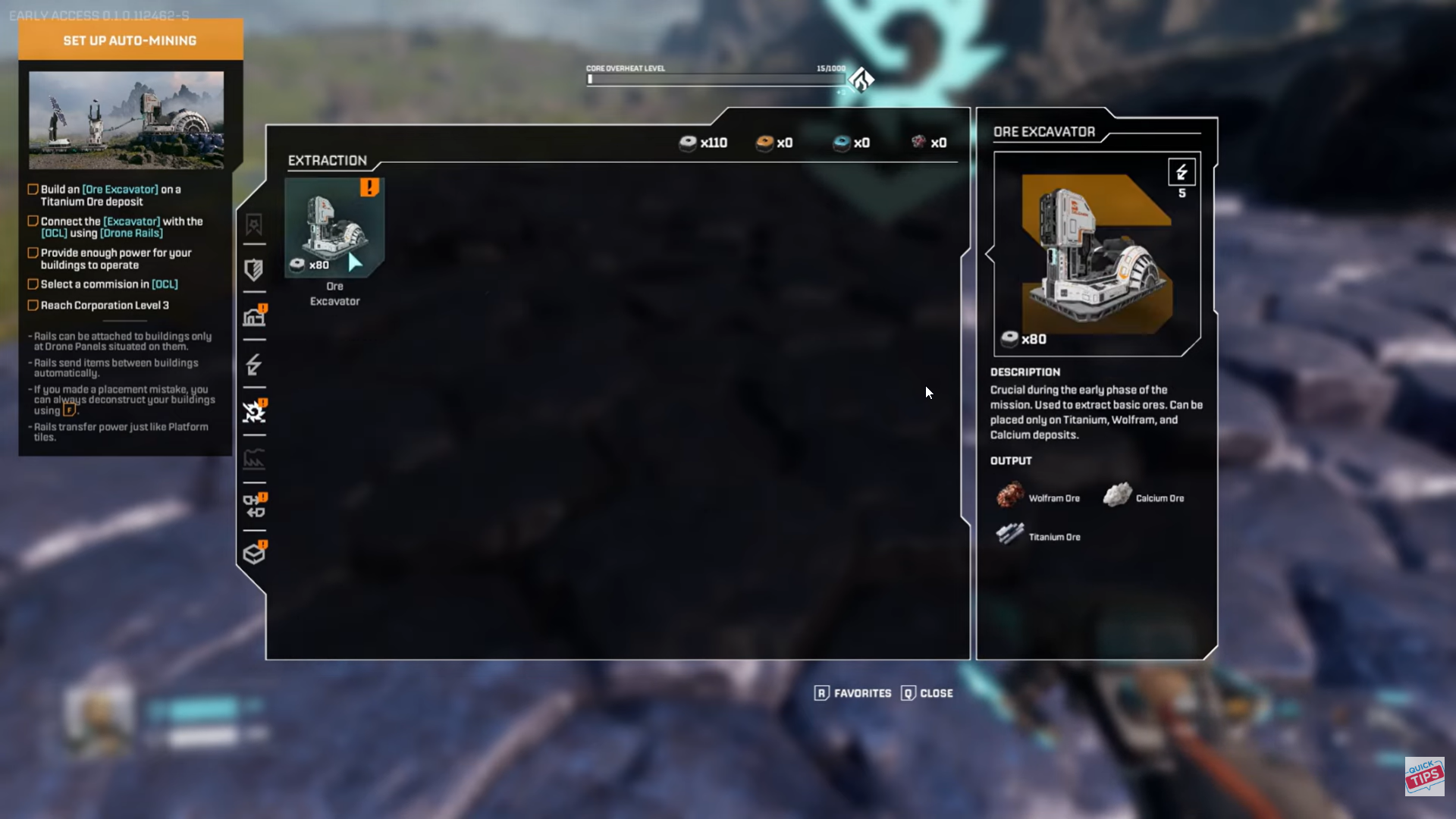Image resolution: width=1456 pixels, height=819 pixels.
Task: Click the Set Up Auto-Mining quest header
Action: (130, 40)
